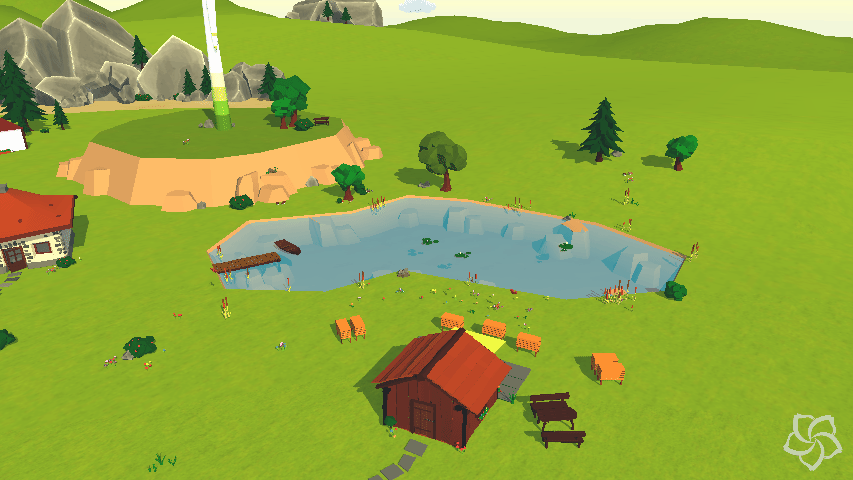Click the white flower logo icon

[812, 440]
